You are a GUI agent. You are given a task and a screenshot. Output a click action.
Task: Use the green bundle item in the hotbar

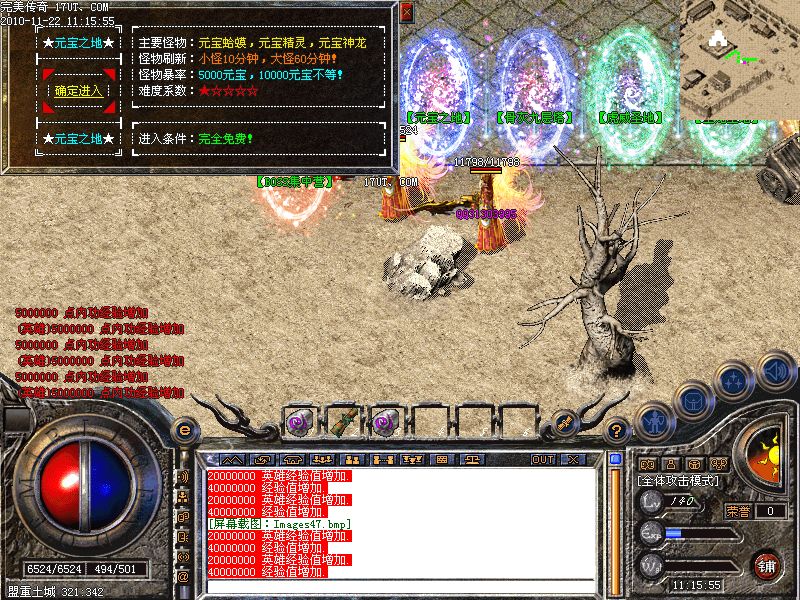click(343, 423)
